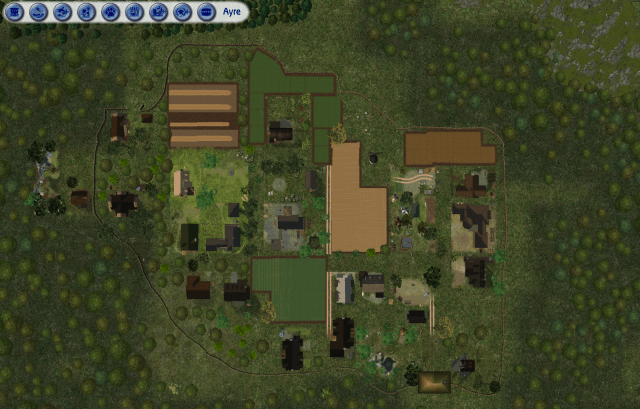640x409 pixels.
Task: Open the grid icon button at toolbar start
Action: [x=14, y=12]
